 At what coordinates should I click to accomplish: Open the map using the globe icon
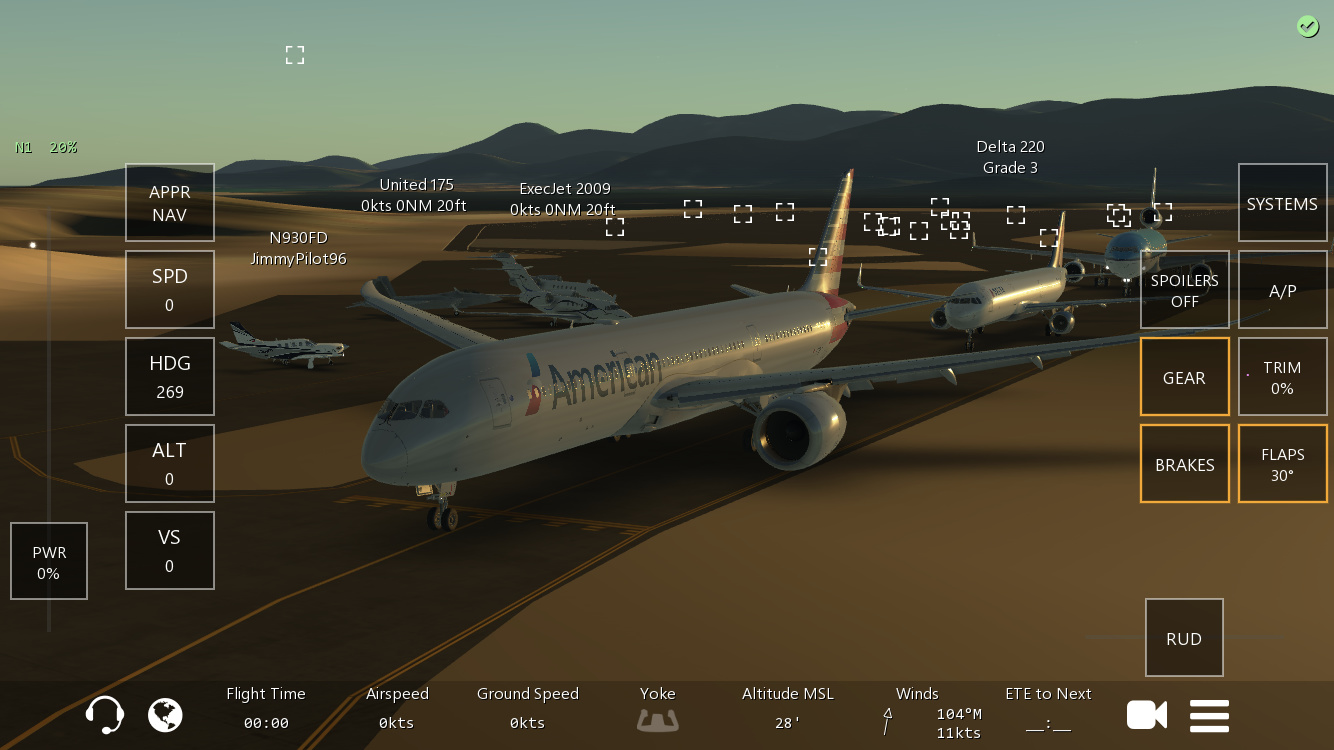click(x=166, y=715)
